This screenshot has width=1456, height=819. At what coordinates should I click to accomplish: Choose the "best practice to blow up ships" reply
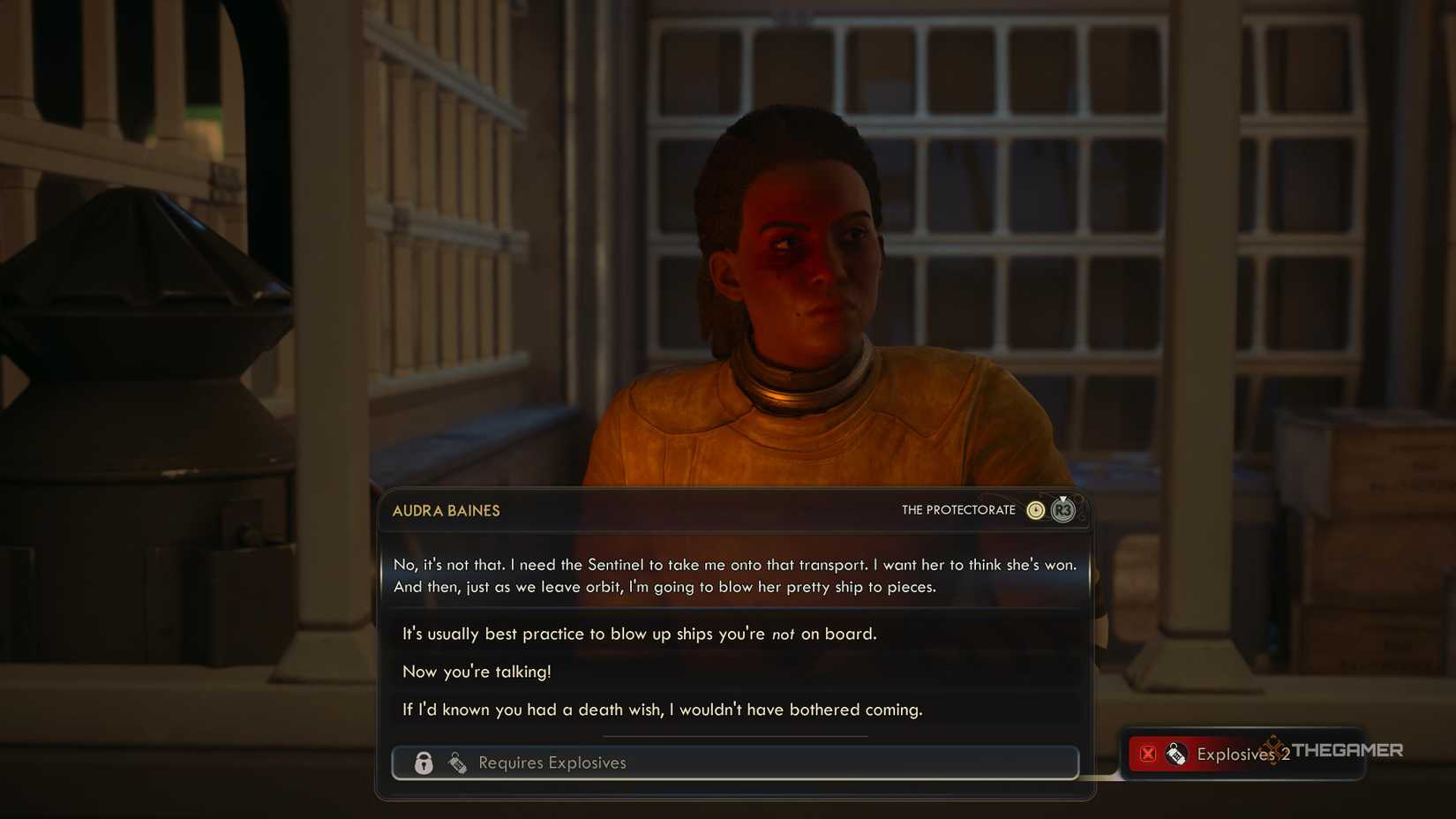(639, 634)
